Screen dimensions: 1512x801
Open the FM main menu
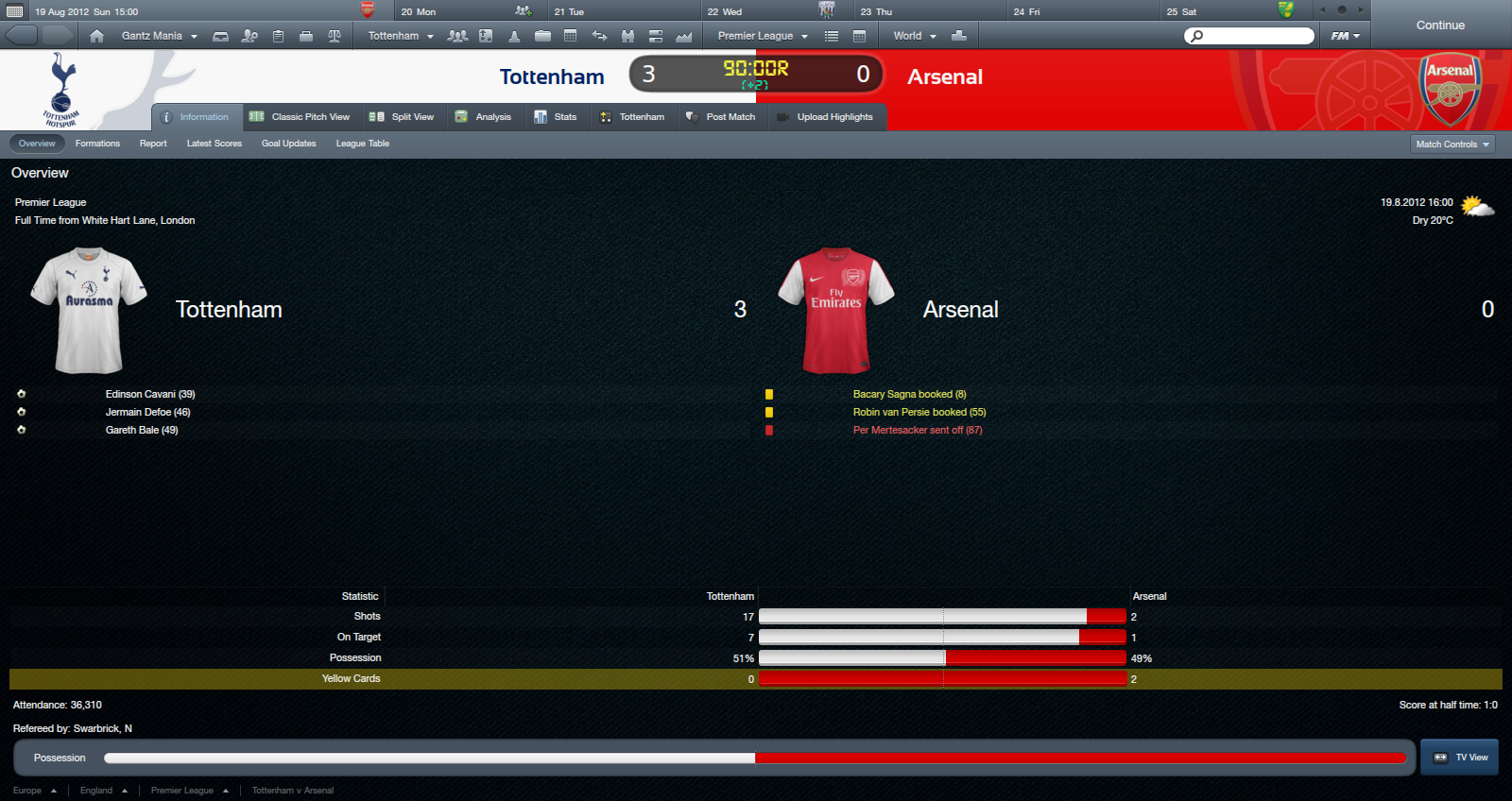1345,36
